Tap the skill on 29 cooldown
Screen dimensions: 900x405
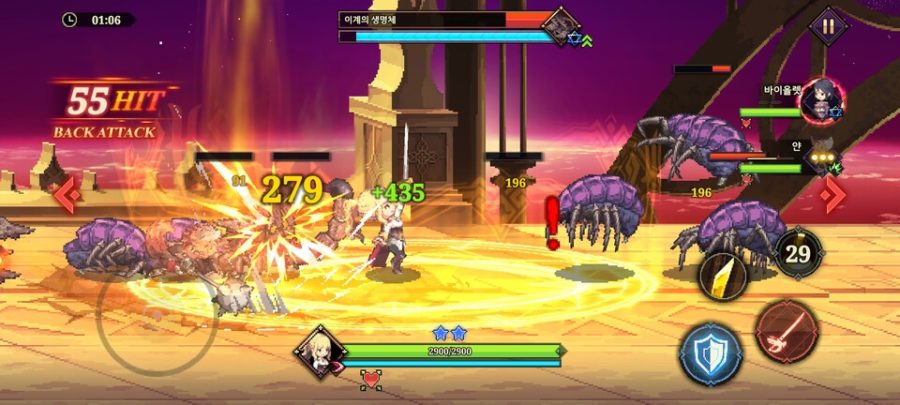[798, 253]
